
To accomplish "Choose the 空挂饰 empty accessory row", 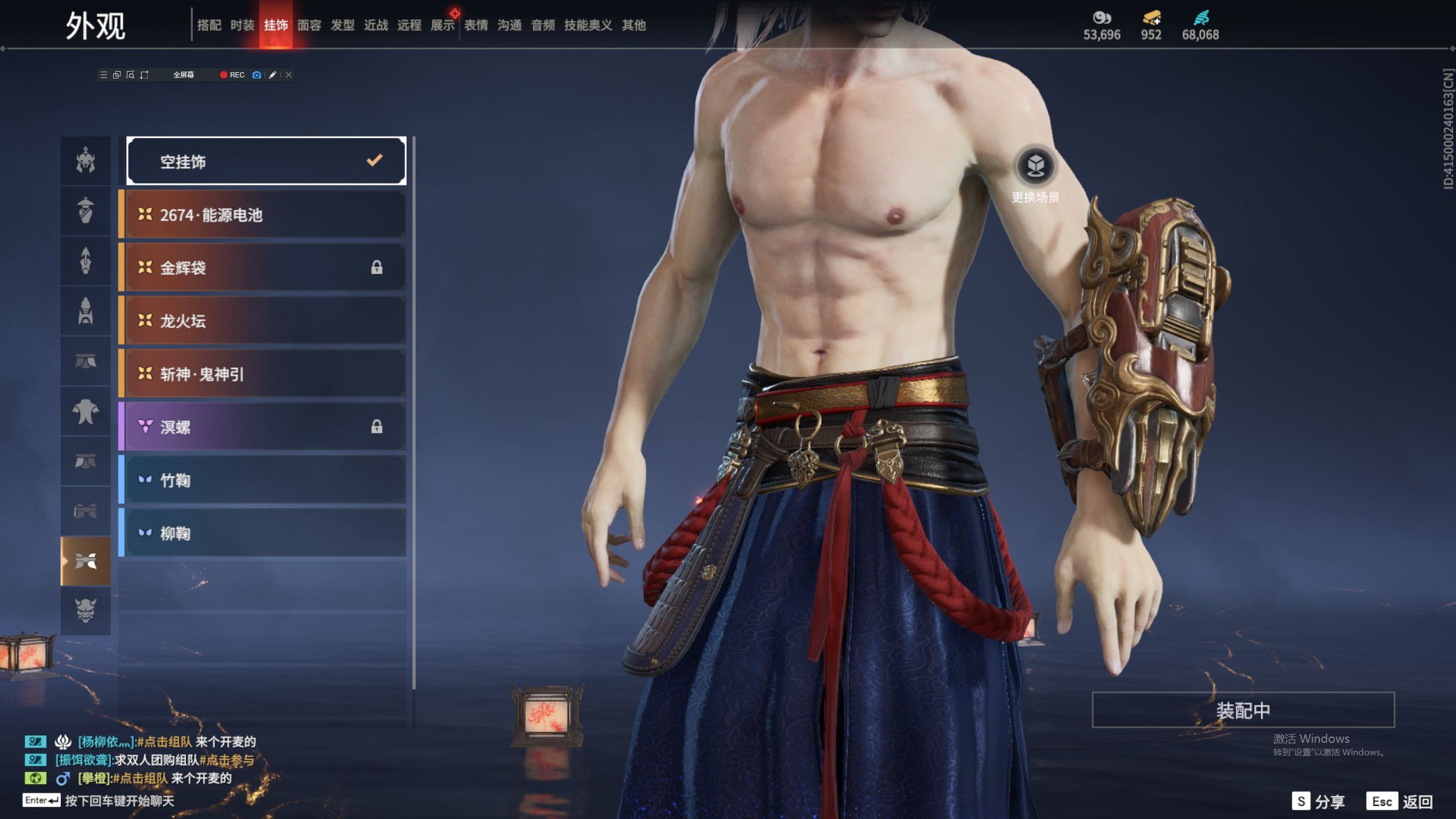I will click(x=266, y=162).
